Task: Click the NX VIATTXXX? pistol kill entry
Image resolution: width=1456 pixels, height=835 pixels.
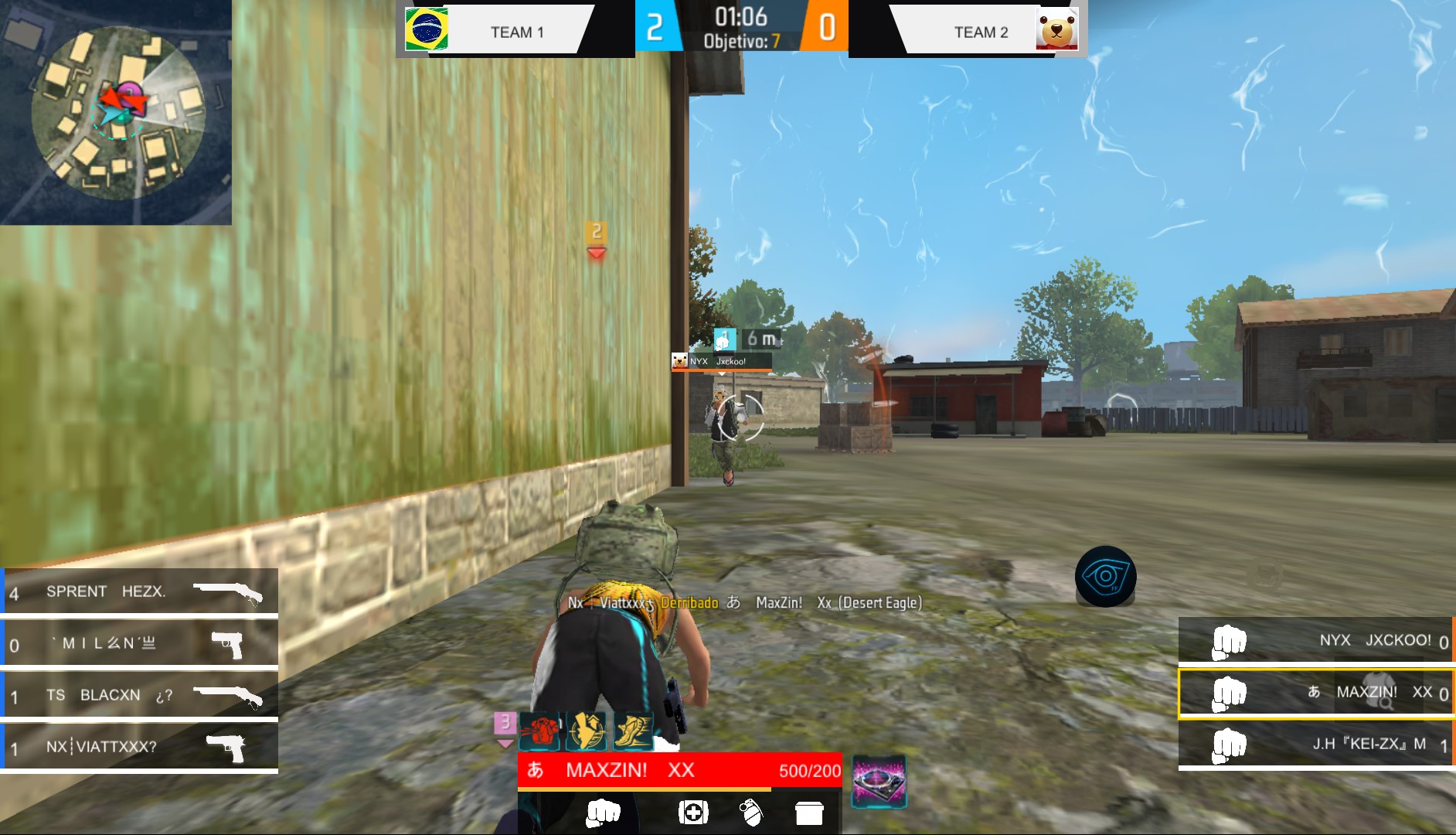Action: [139, 747]
